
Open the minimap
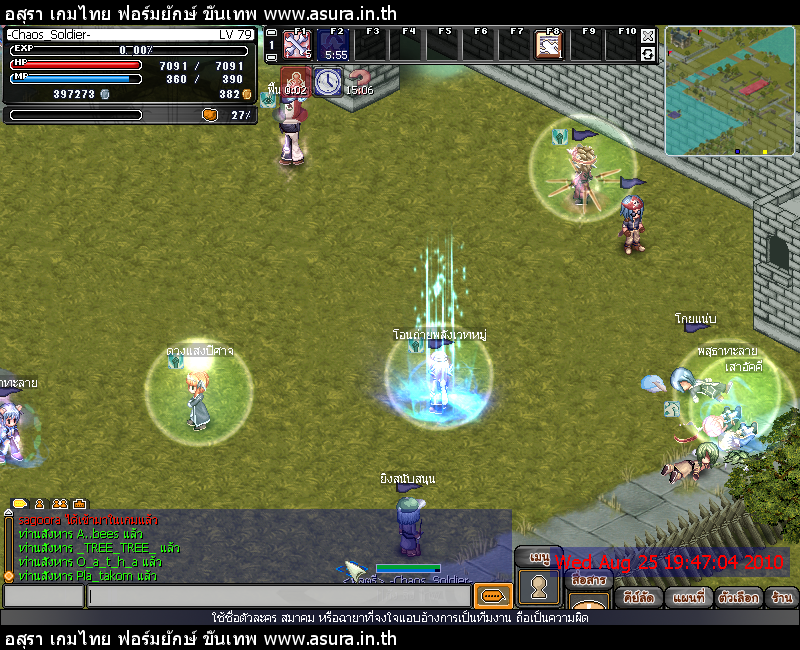pyautogui.click(x=729, y=91)
